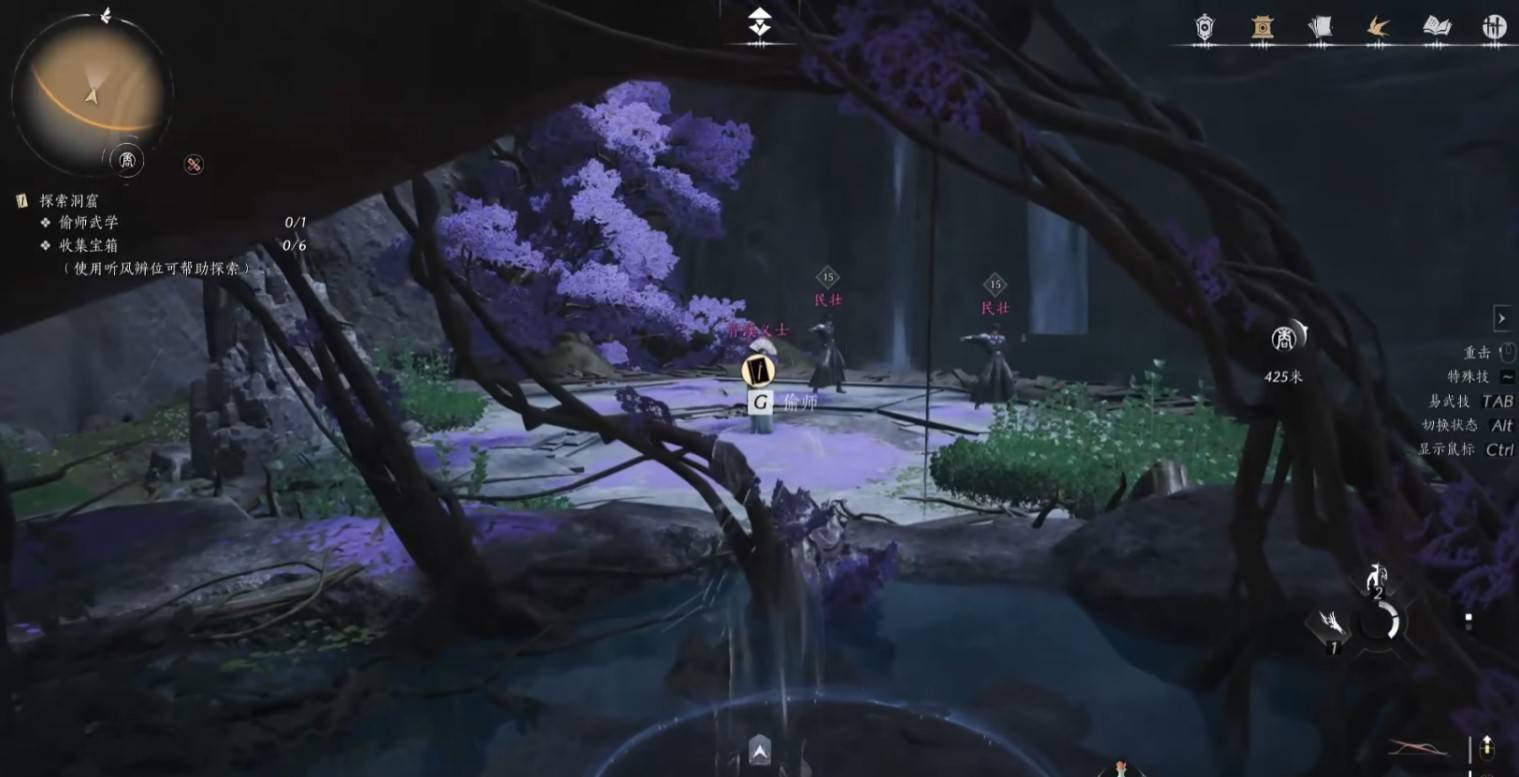Click the shield emblem icon at top right

coord(1203,27)
